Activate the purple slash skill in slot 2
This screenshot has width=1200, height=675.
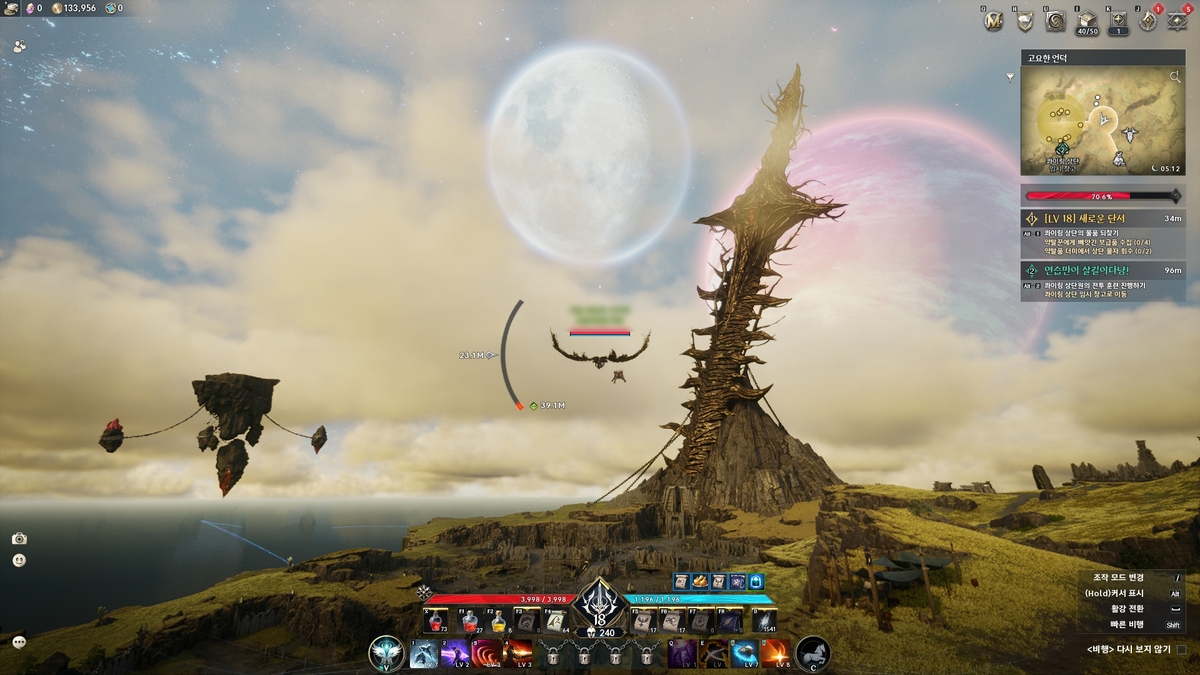coord(455,654)
